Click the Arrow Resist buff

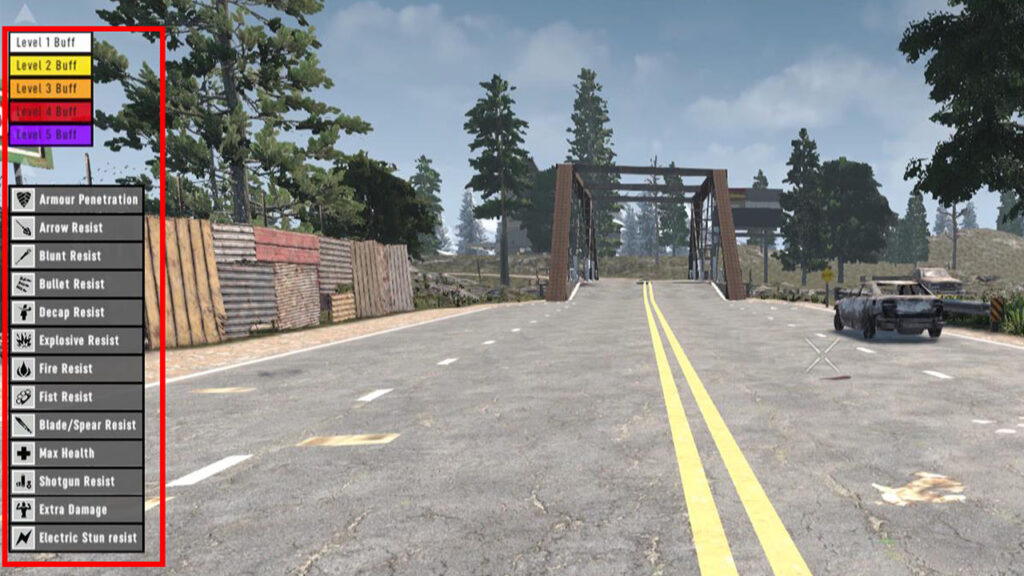click(76, 228)
